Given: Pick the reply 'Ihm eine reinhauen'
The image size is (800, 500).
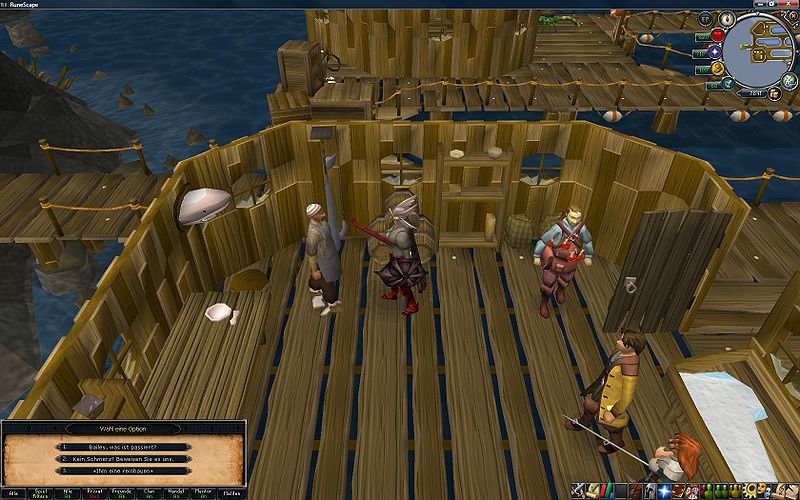Looking at the screenshot, I should click(124, 470).
